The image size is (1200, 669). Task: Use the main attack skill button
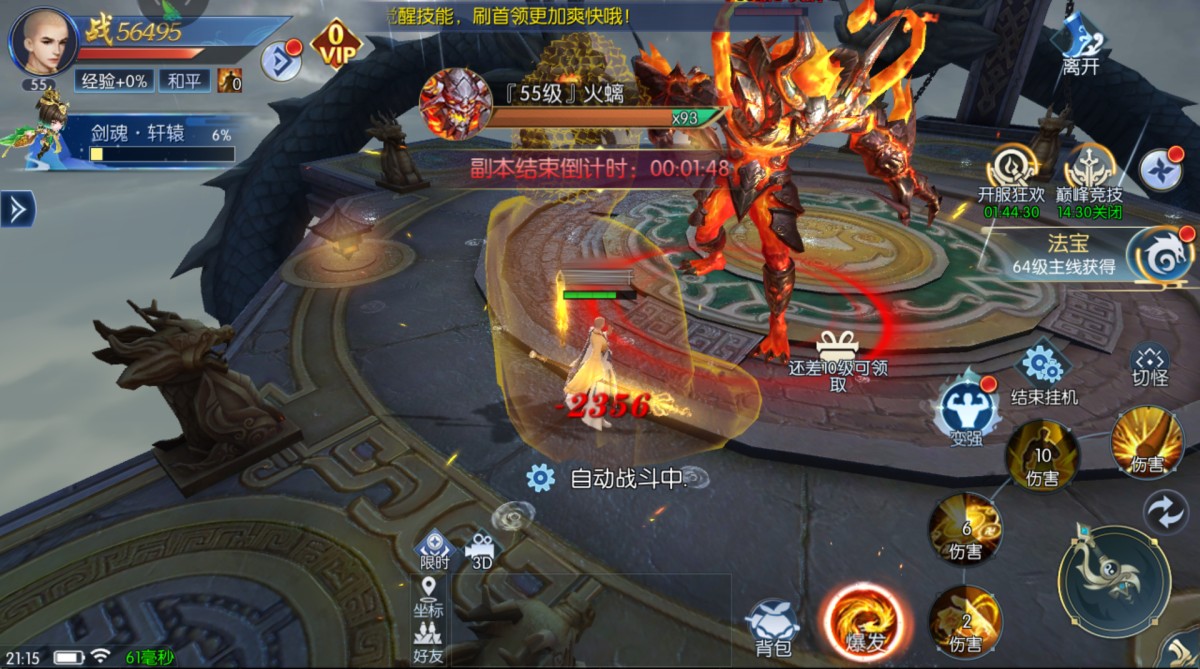[1113, 578]
